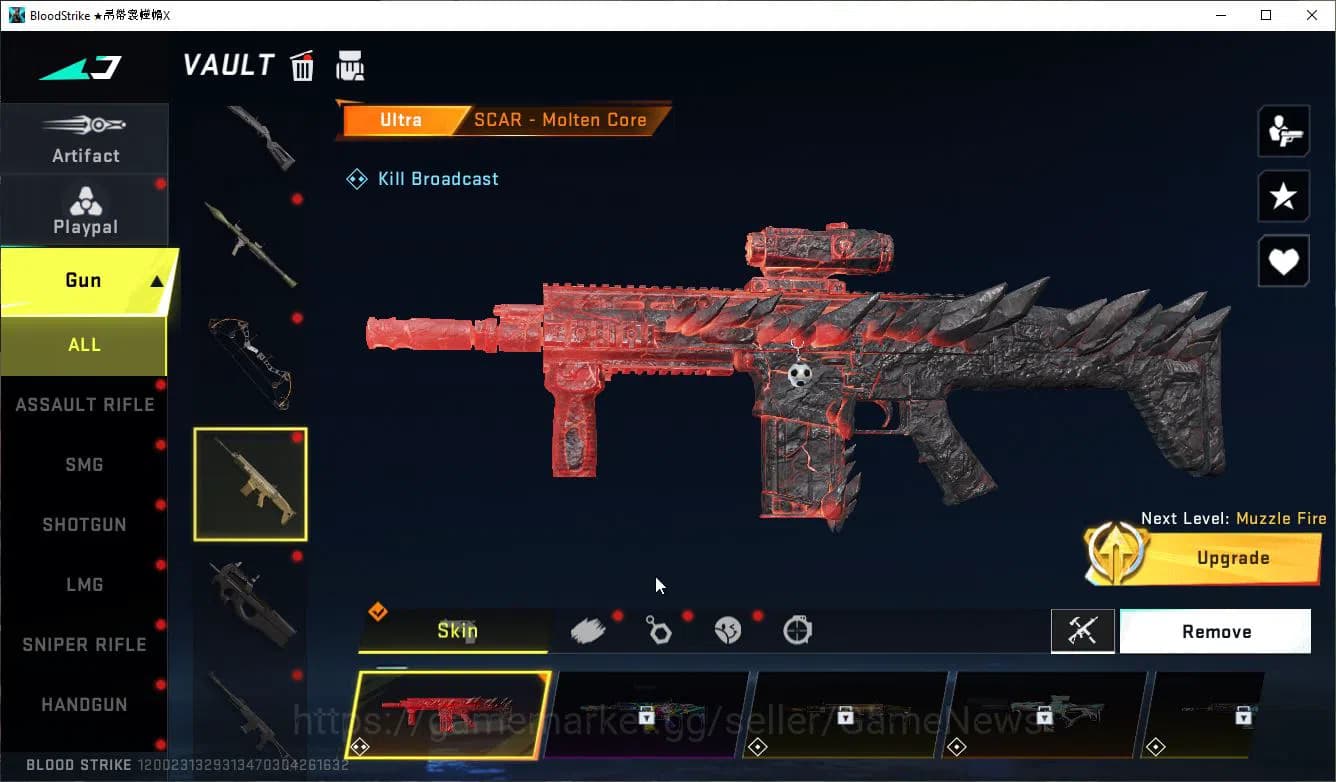Click the trash delete icon beside VAULT
The height and width of the screenshot is (782, 1336).
point(301,65)
